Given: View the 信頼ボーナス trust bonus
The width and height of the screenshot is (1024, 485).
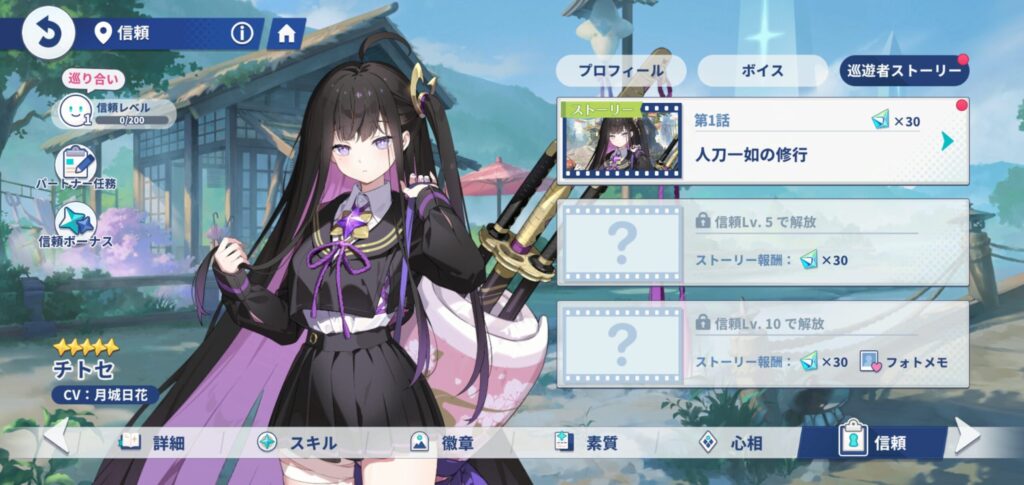Looking at the screenshot, I should click(x=76, y=227).
